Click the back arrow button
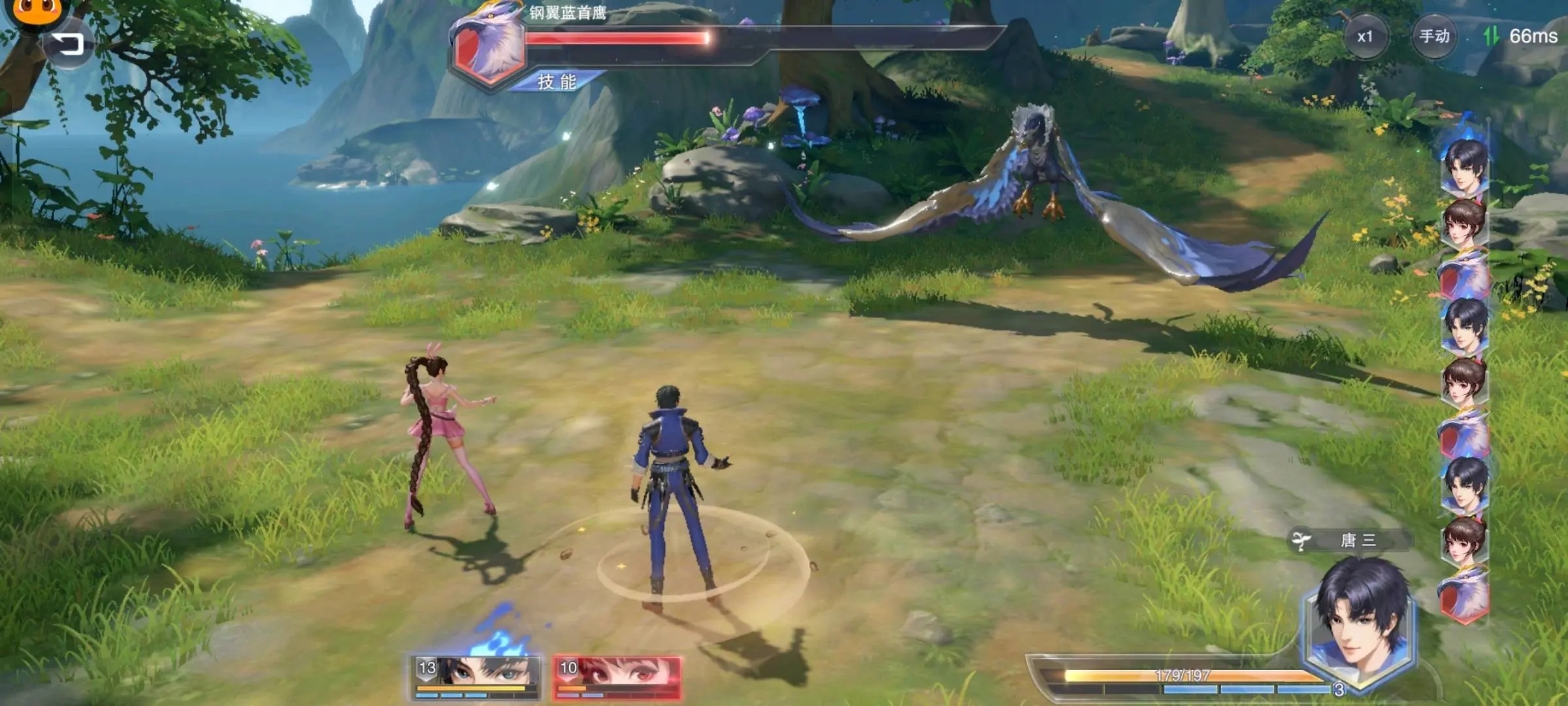The height and width of the screenshot is (706, 1568). [x=67, y=44]
